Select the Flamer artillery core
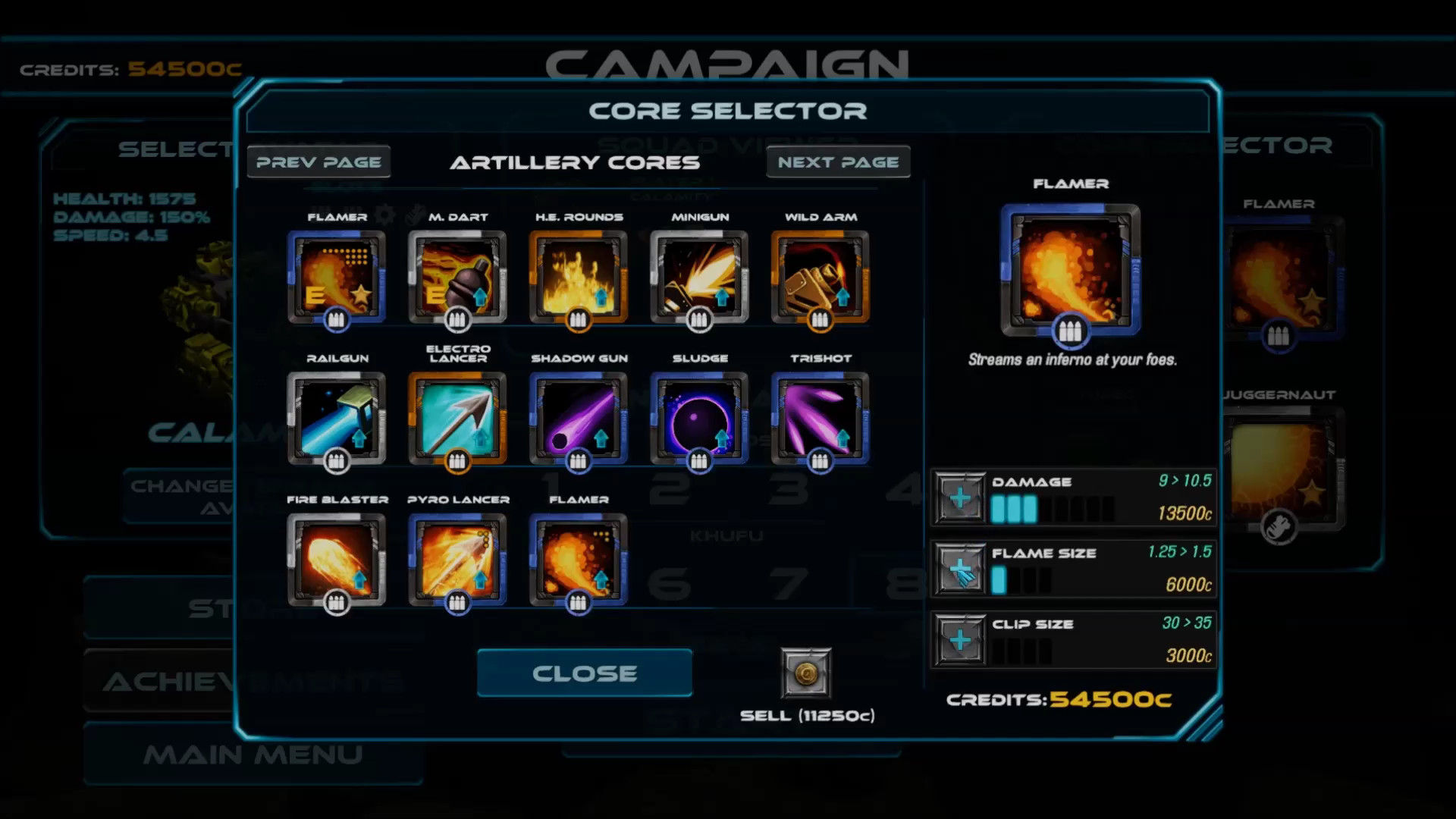The height and width of the screenshot is (819, 1456). point(336,278)
